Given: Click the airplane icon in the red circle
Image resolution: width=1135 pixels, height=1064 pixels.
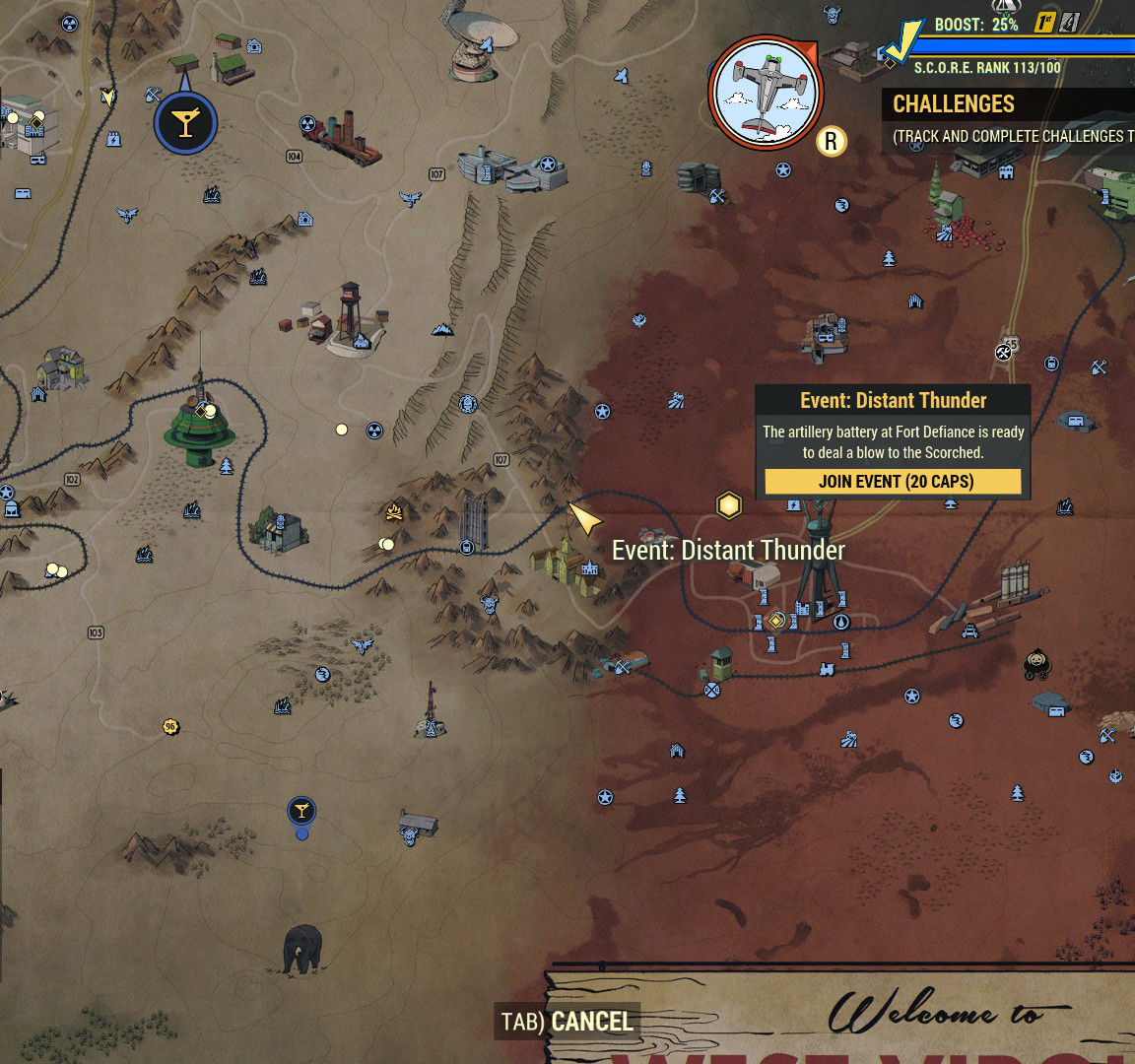Looking at the screenshot, I should (766, 92).
